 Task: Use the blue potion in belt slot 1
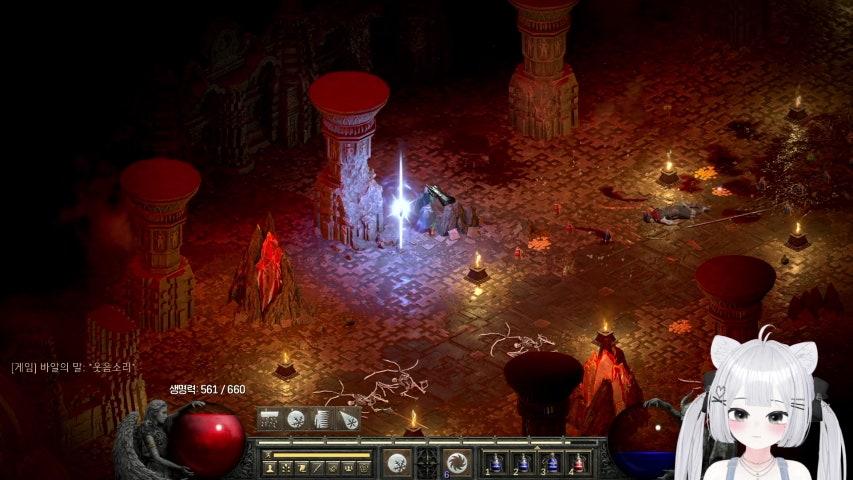[x=497, y=462]
